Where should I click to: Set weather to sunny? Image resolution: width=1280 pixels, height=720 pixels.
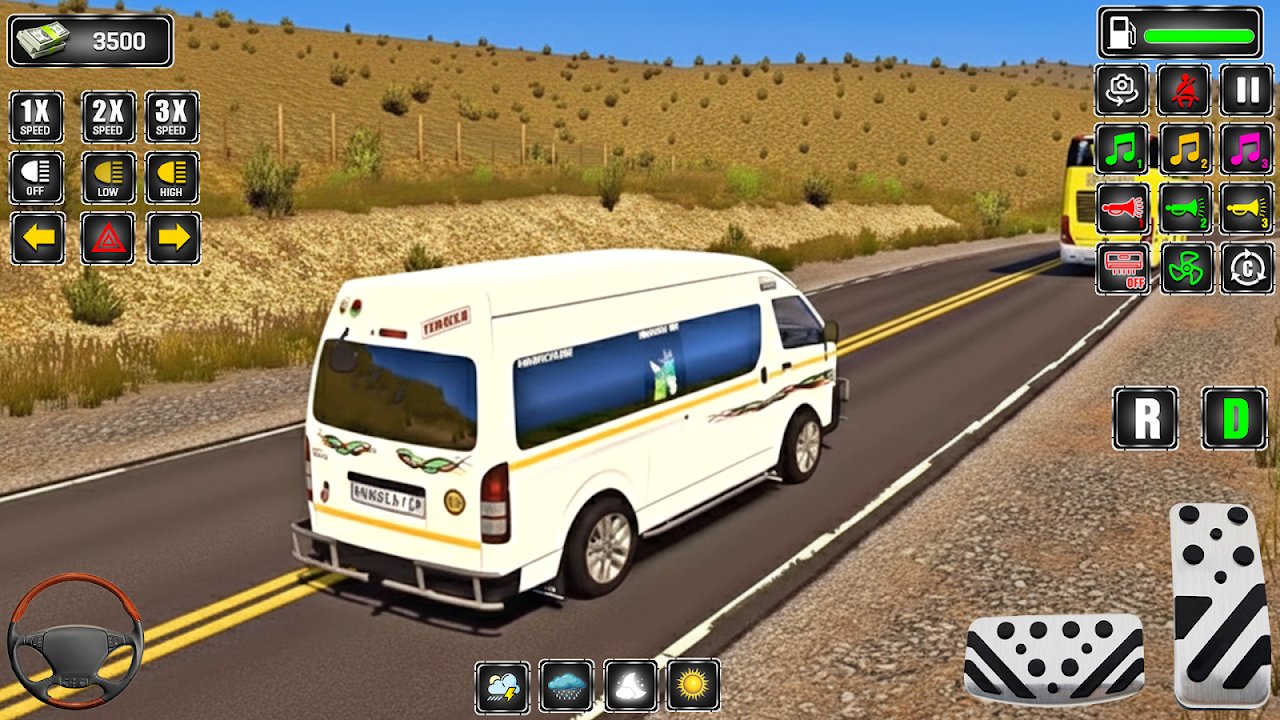coord(693,685)
